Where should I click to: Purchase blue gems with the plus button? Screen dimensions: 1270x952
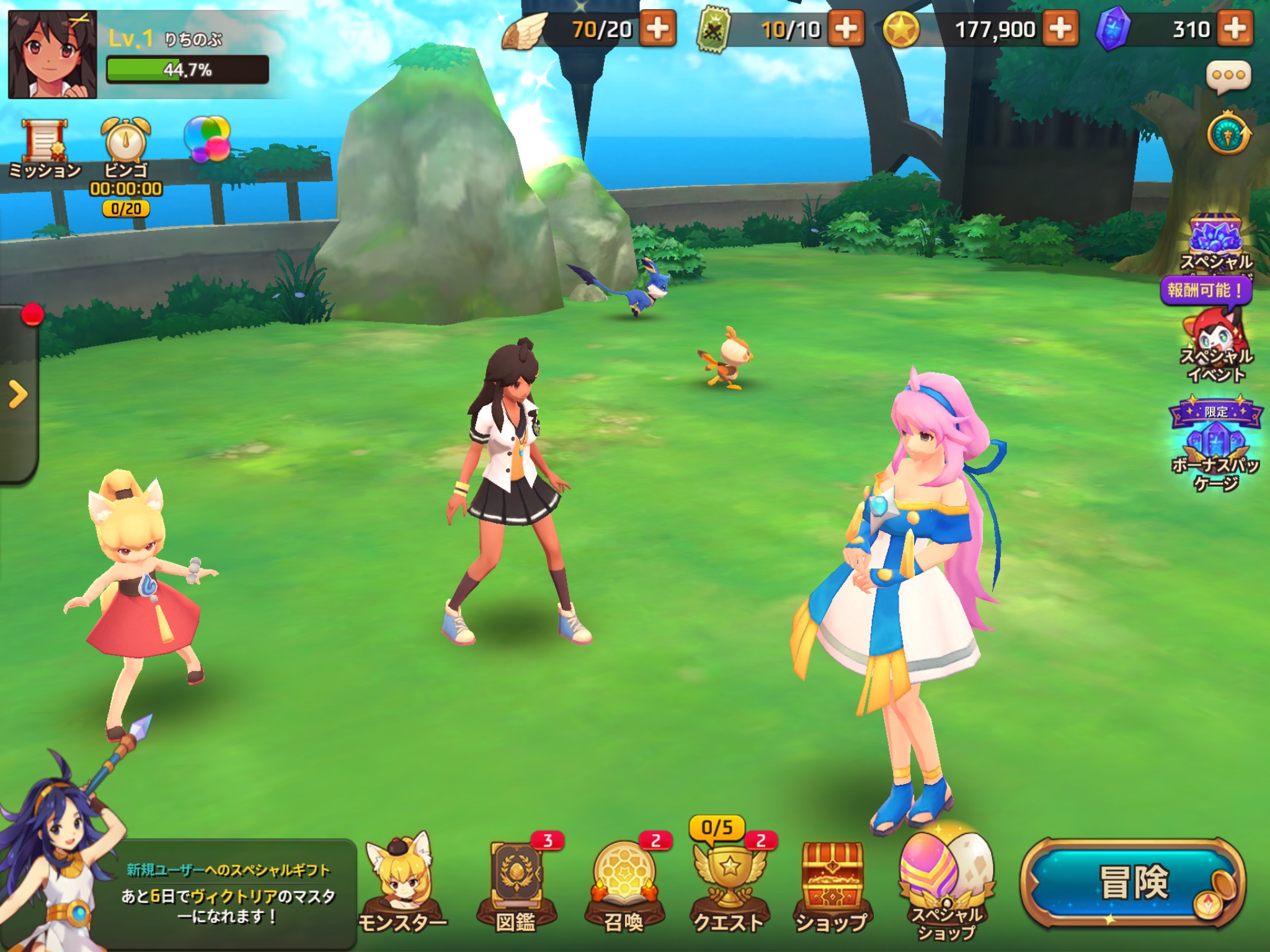(x=1235, y=29)
